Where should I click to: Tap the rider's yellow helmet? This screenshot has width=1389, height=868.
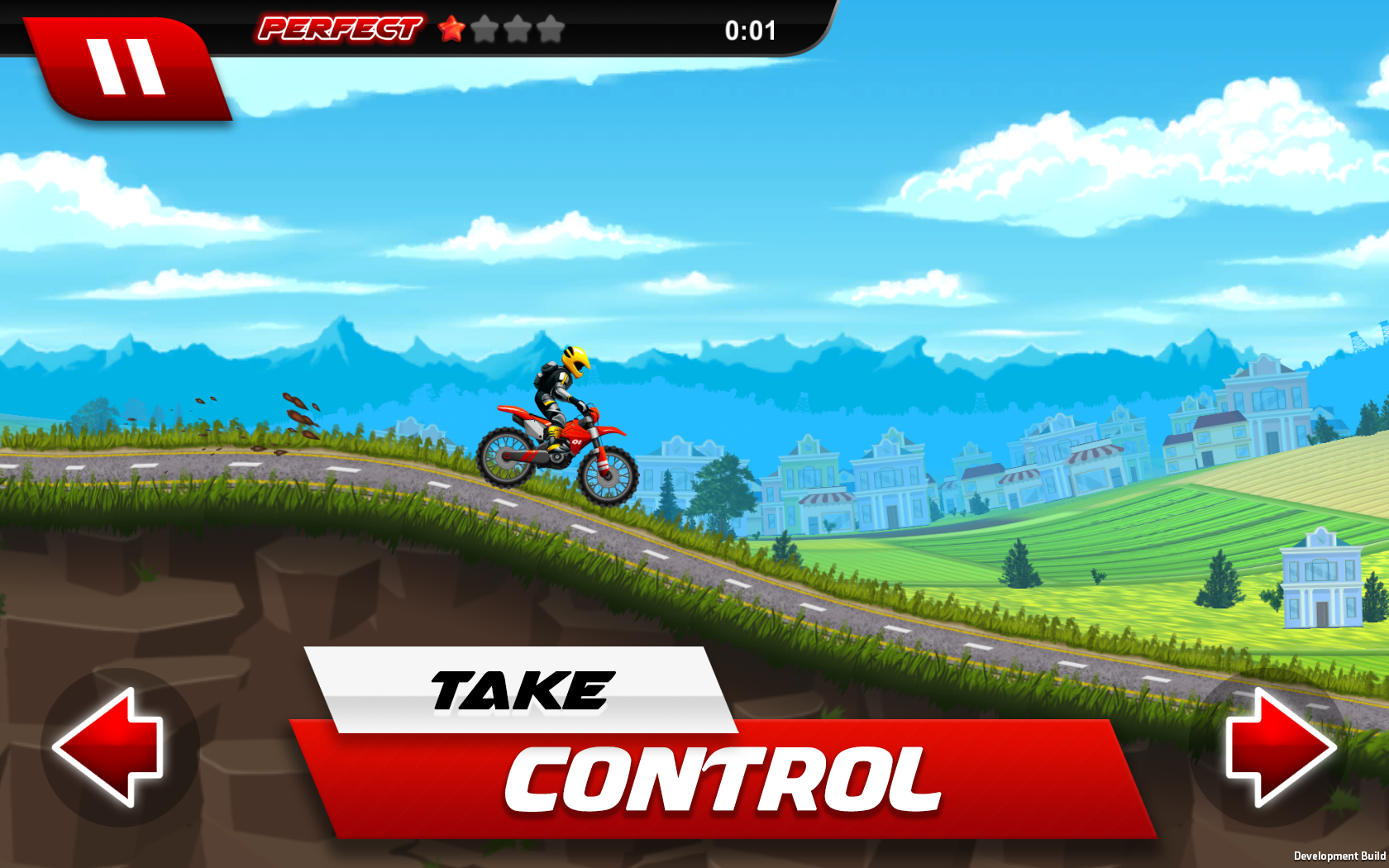tap(576, 362)
